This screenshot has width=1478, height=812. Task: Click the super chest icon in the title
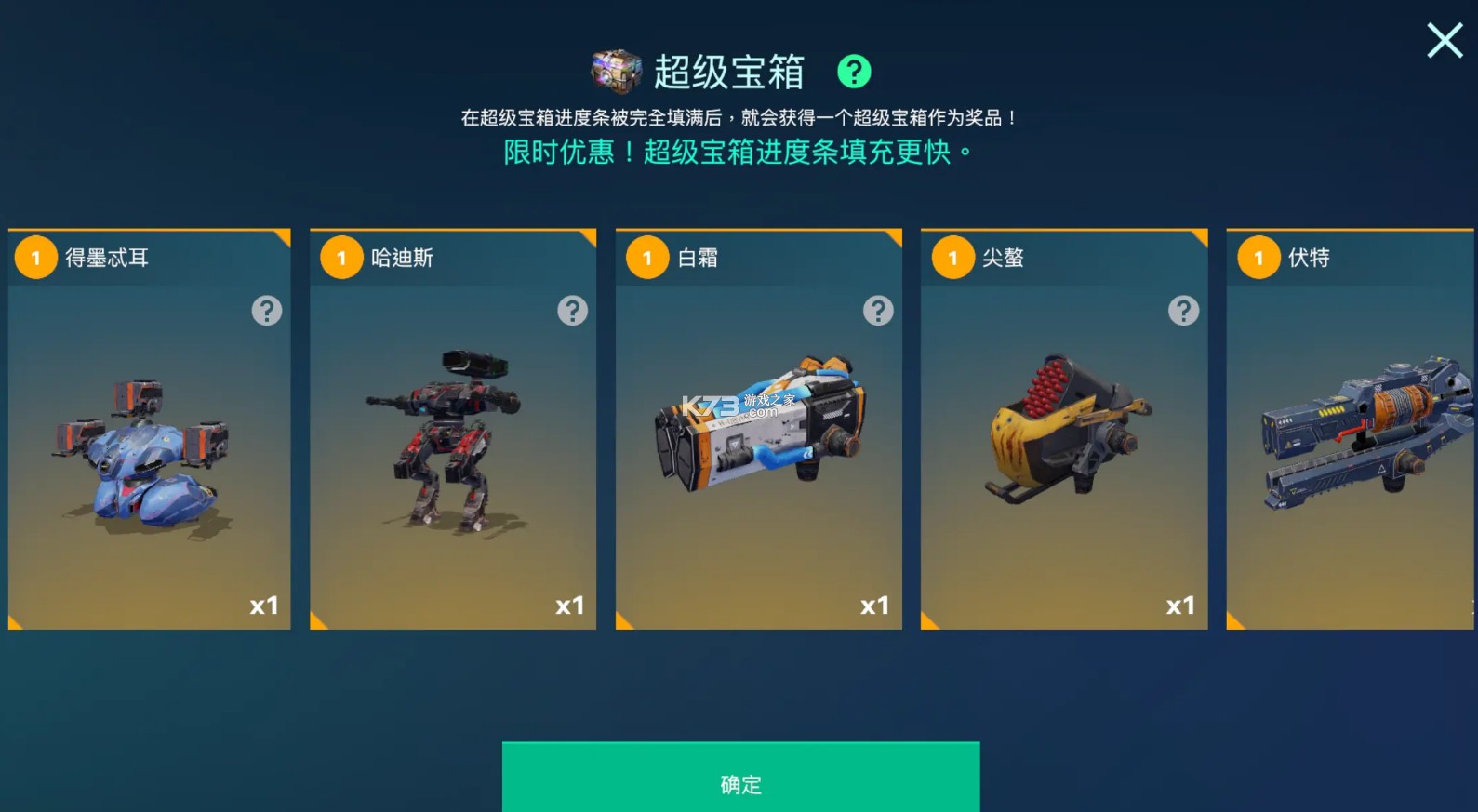point(616,72)
